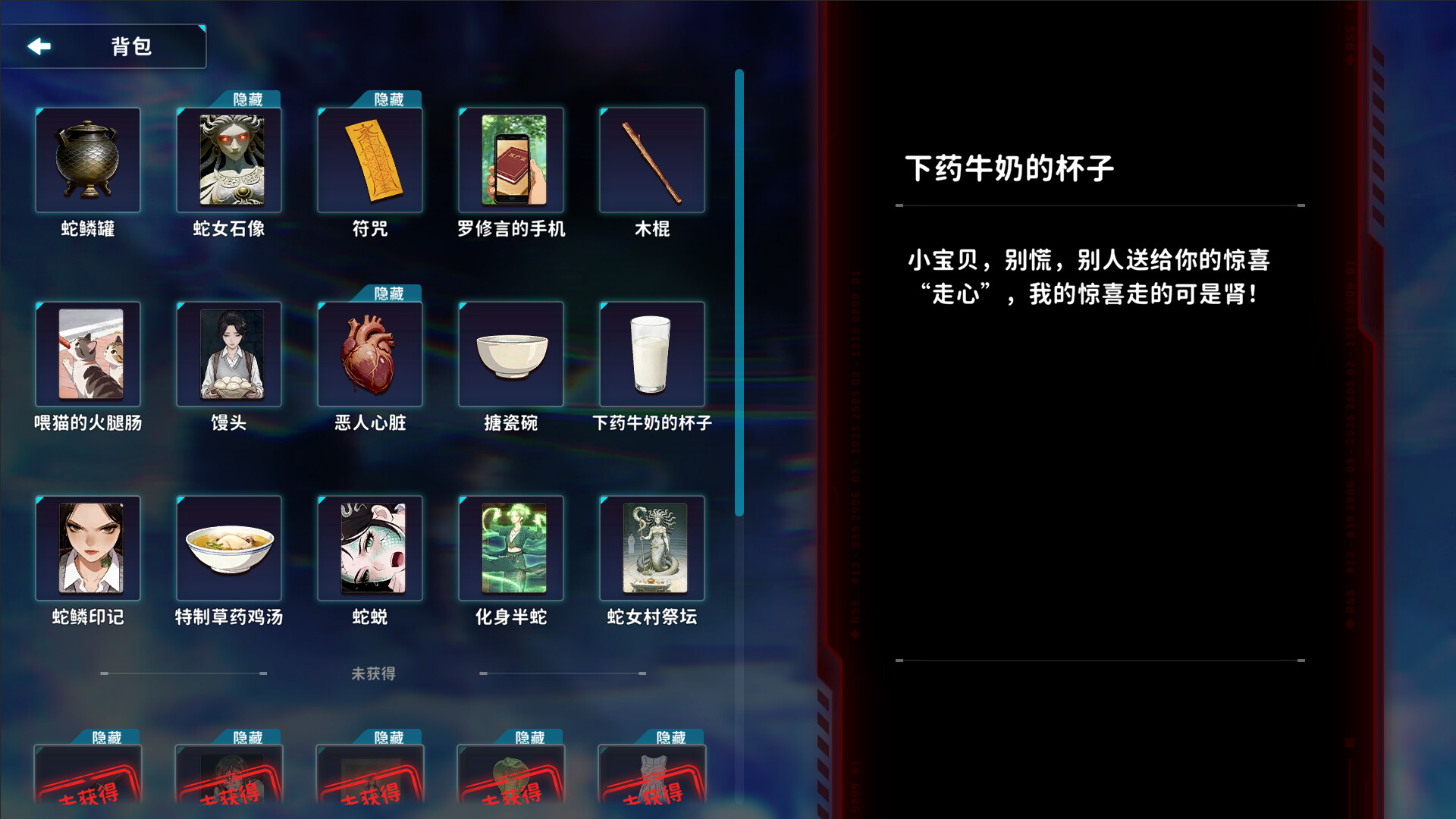Expand hidden badge on last bottom-row slot
Image resolution: width=1456 pixels, height=819 pixels.
pos(673,736)
